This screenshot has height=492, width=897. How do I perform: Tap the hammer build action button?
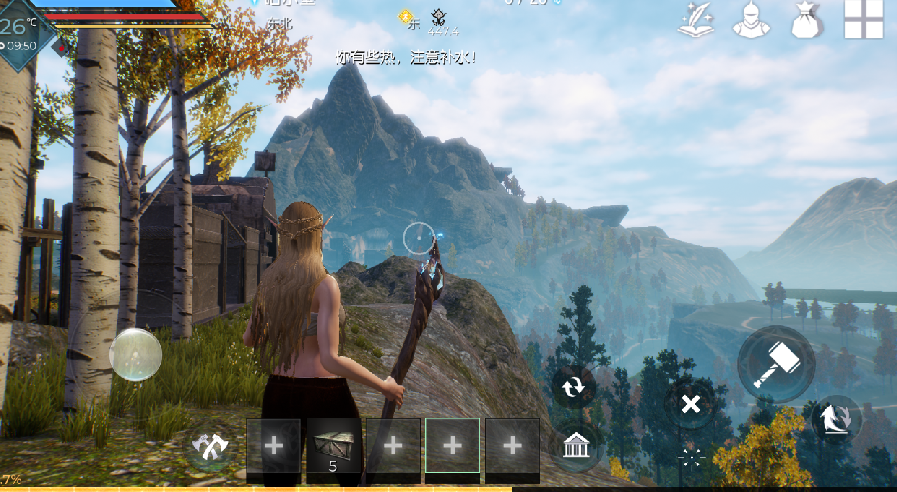[x=776, y=364]
